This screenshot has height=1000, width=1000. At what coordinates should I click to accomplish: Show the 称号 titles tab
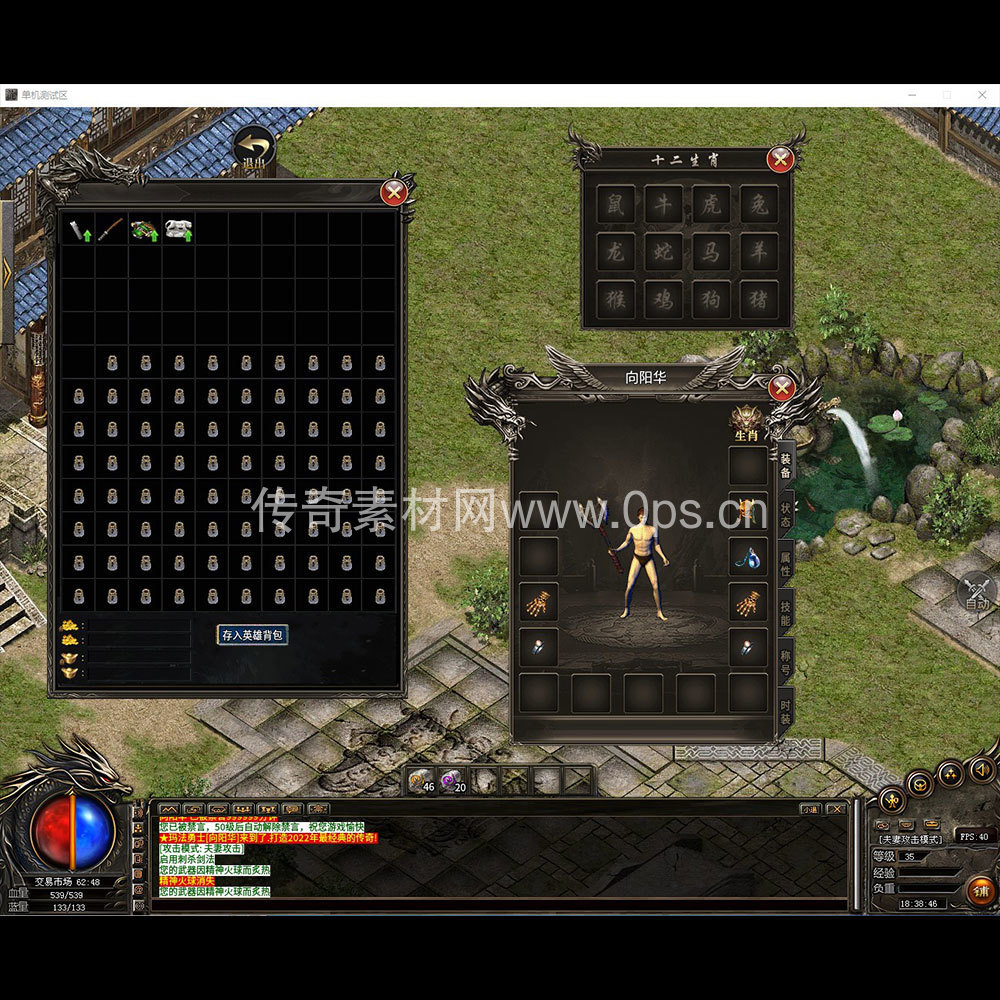786,663
